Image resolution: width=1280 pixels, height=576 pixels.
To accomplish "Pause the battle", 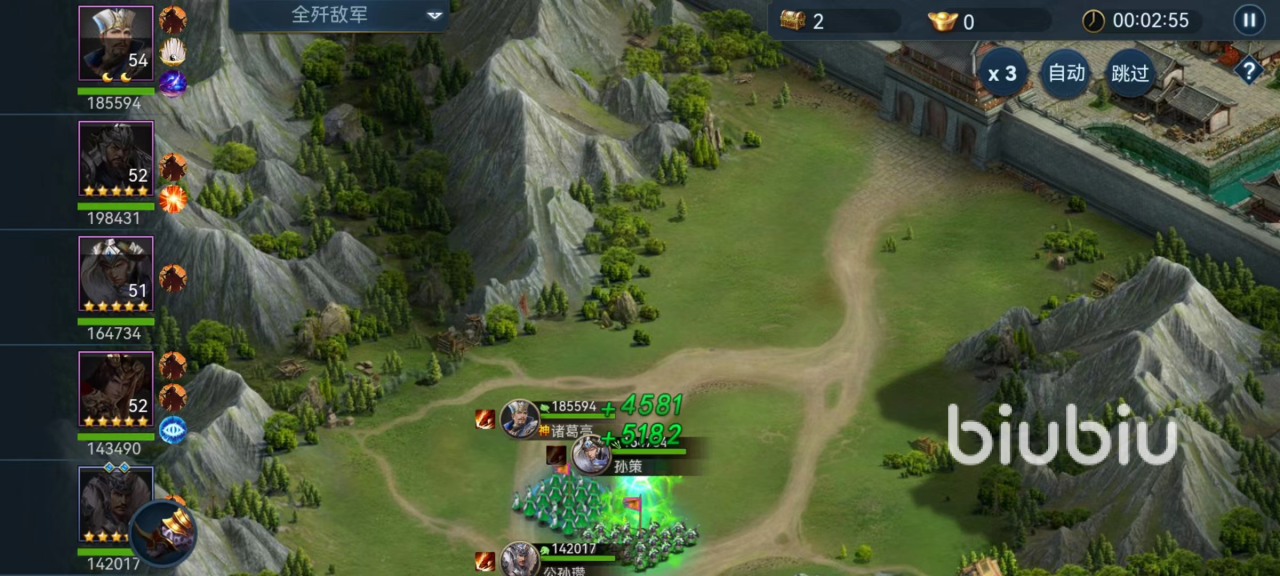I will (1248, 19).
